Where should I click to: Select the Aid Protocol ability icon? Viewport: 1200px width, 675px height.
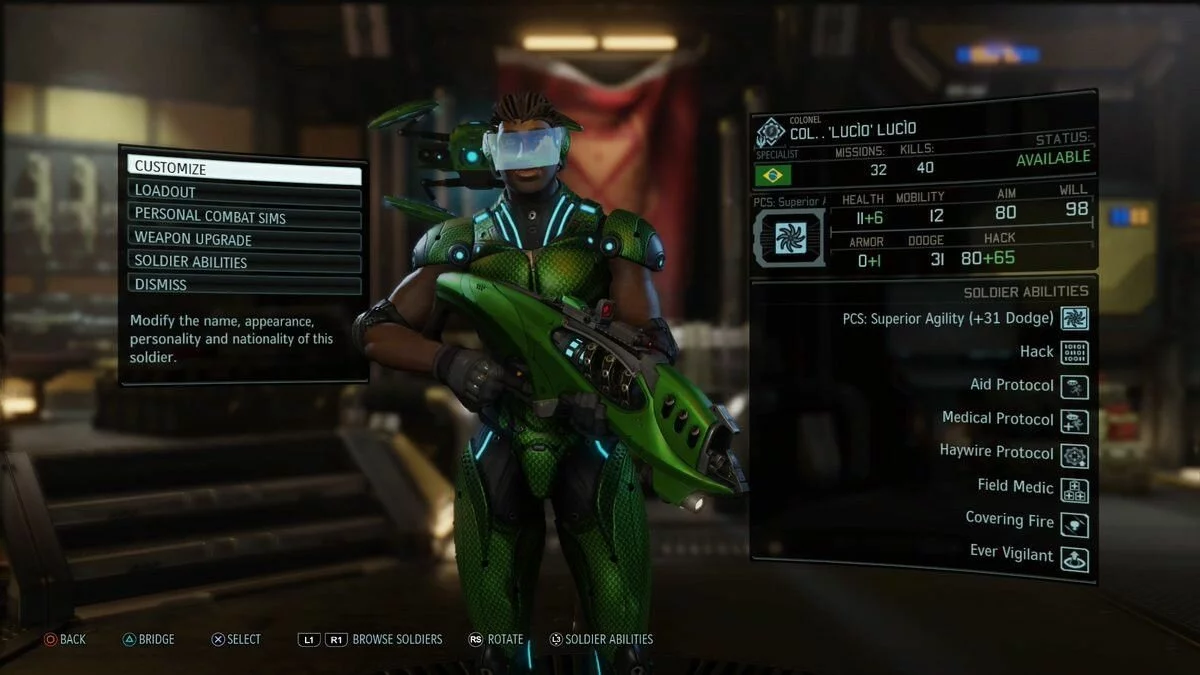1075,386
